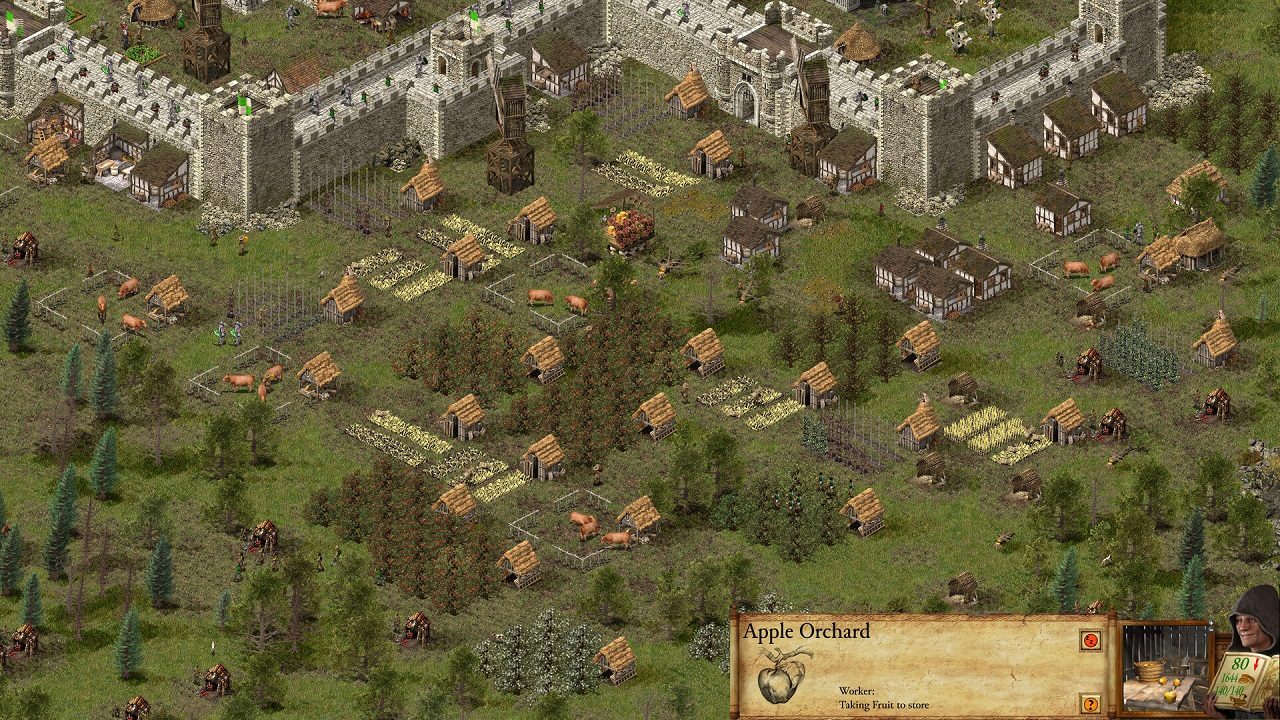
Task: Click the 140/140 population count
Action: pos(1233,689)
